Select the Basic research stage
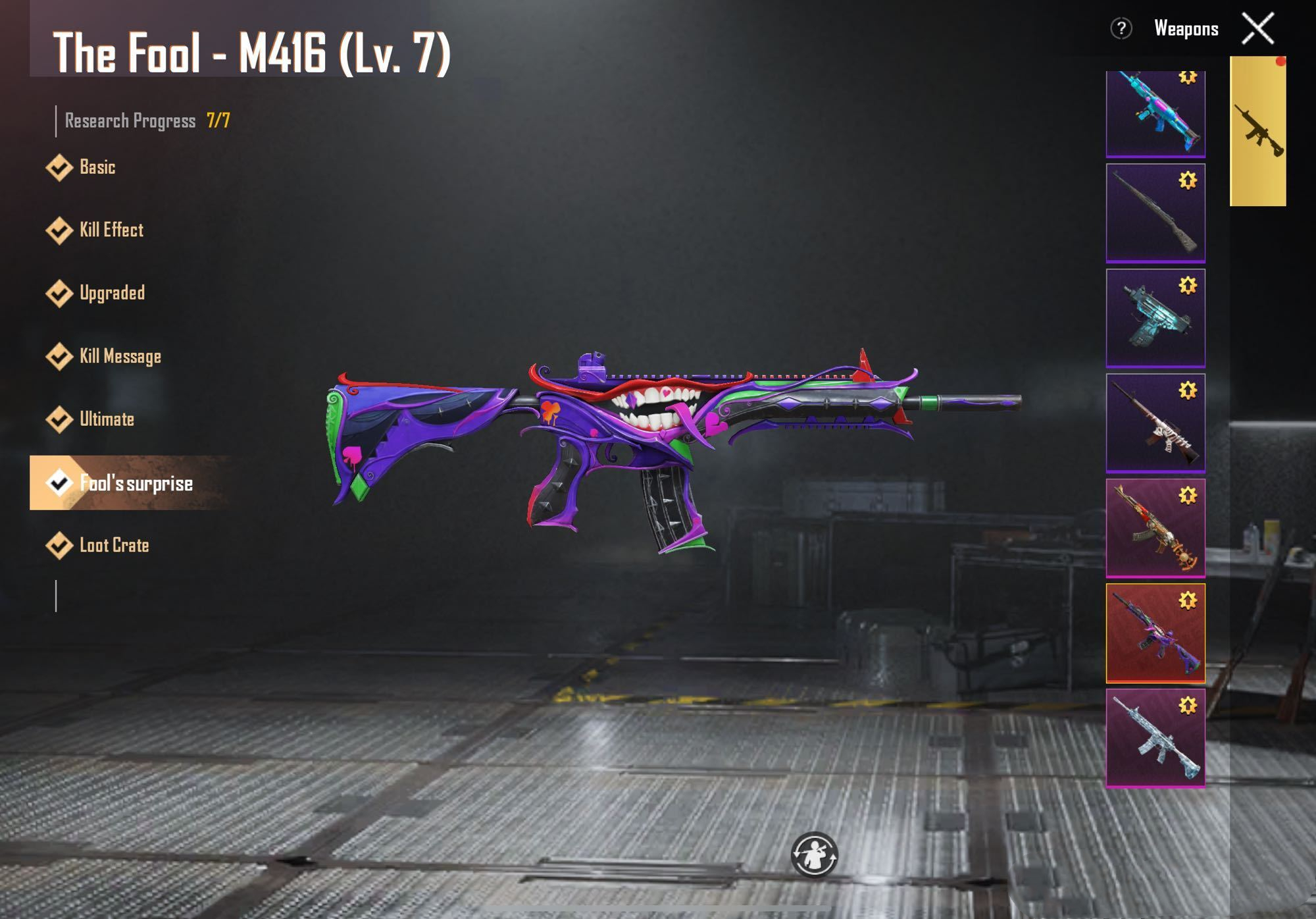Image resolution: width=1316 pixels, height=919 pixels. (97, 167)
